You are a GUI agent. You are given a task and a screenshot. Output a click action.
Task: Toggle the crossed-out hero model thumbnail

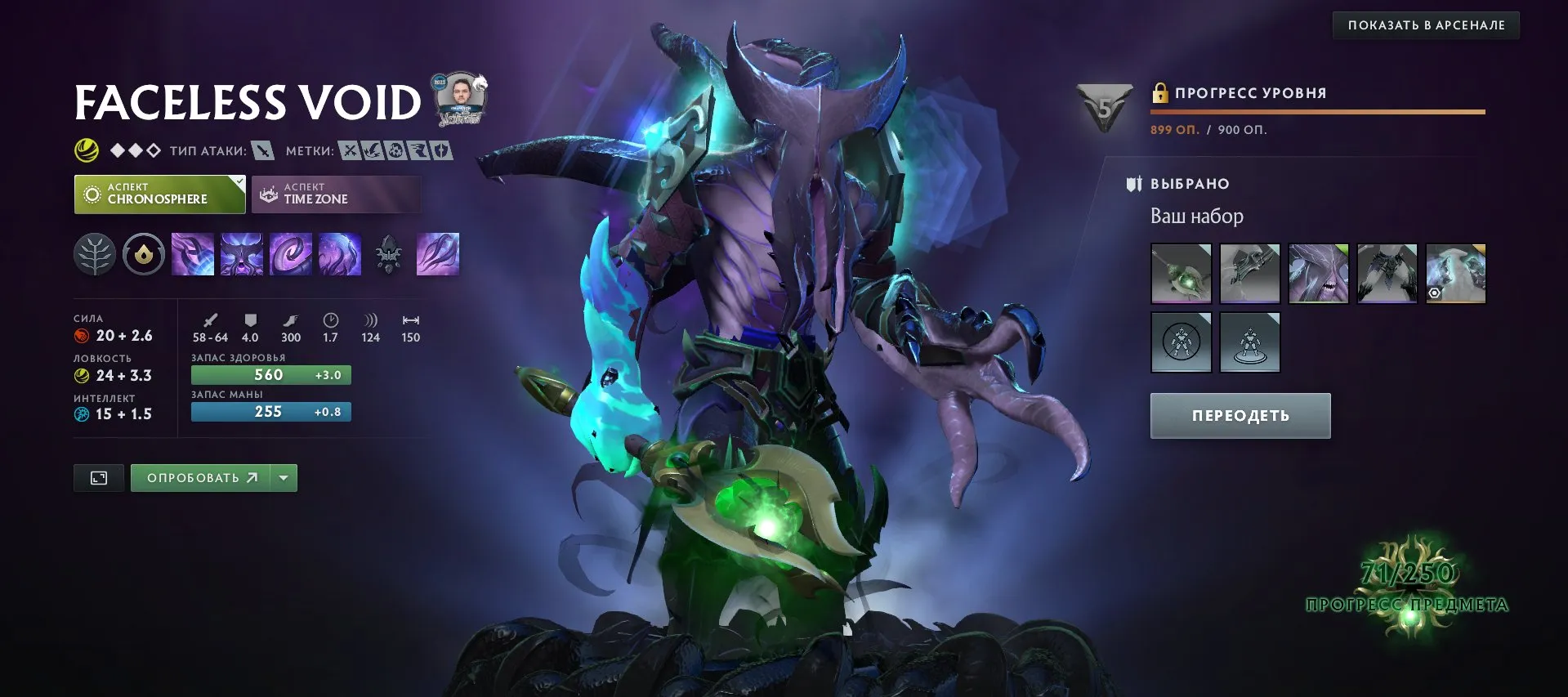point(1182,342)
